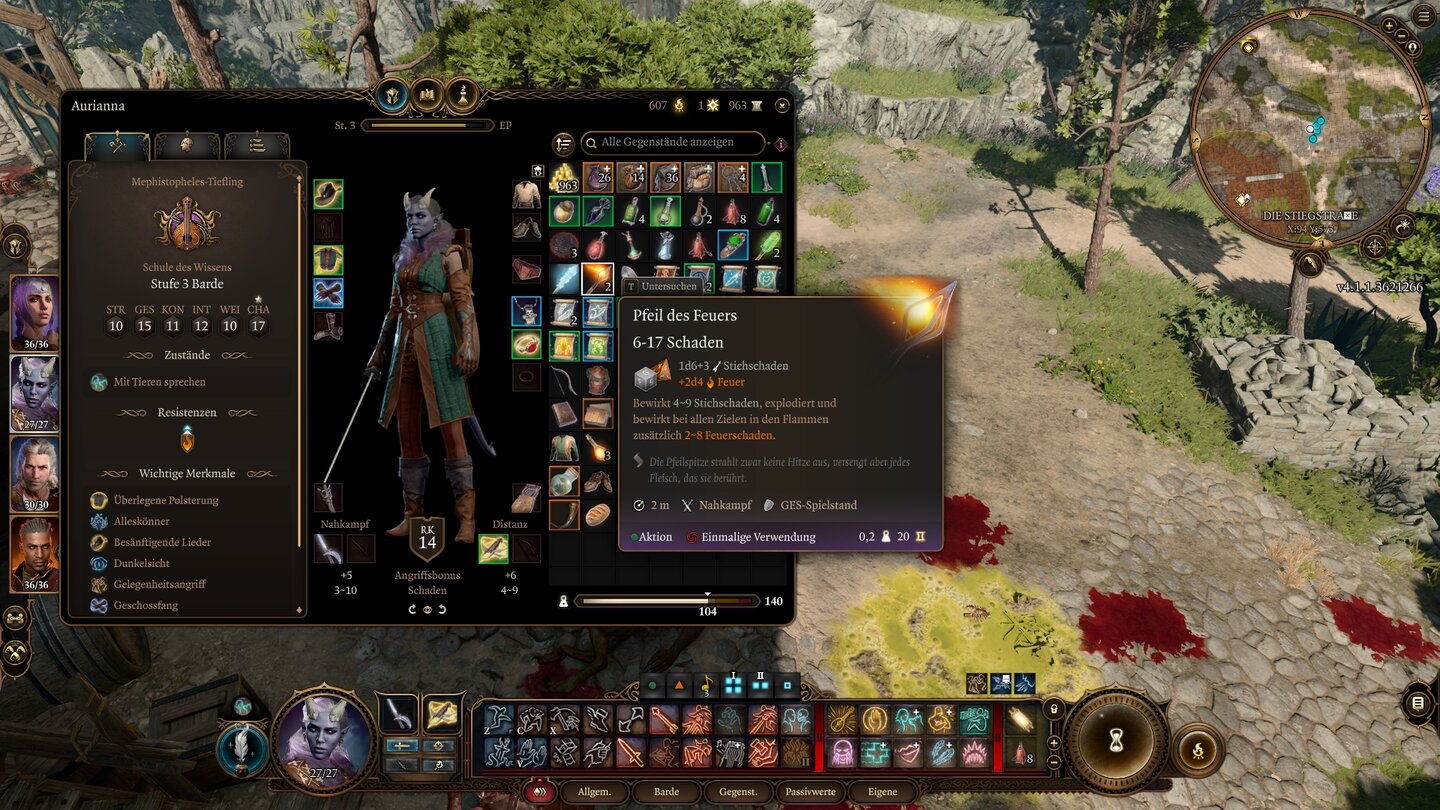1440x810 pixels.
Task: End turn with the hourglass button
Action: click(x=1116, y=739)
